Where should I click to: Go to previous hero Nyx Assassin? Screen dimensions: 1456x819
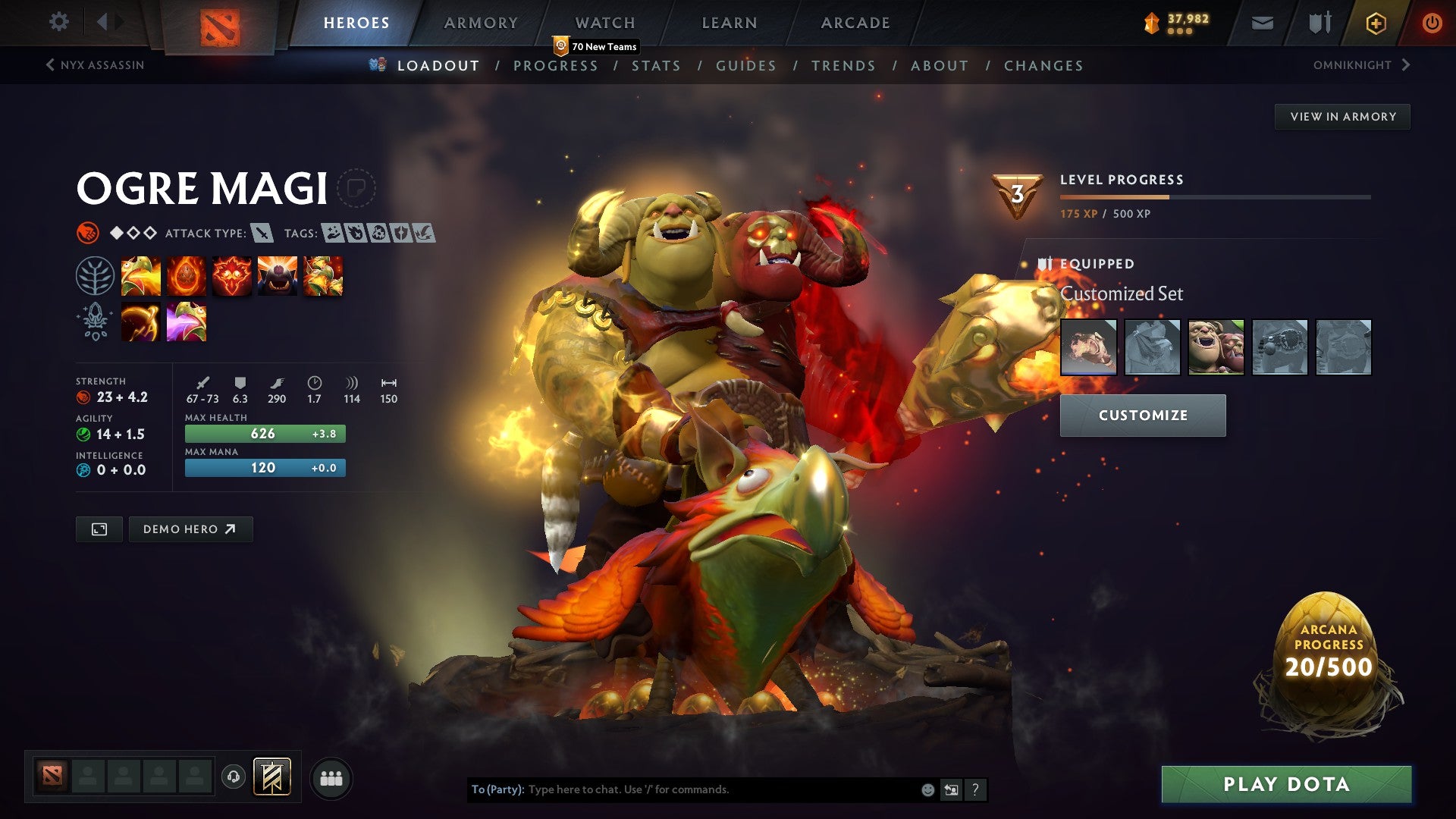pyautogui.click(x=95, y=65)
